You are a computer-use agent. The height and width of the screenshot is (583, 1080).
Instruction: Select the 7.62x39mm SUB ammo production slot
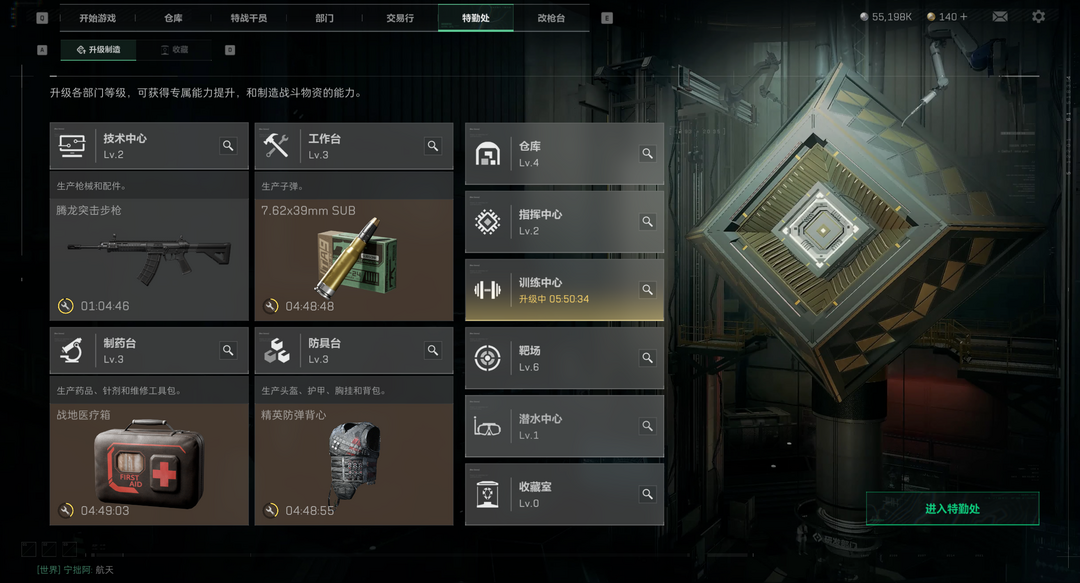pyautogui.click(x=354, y=259)
